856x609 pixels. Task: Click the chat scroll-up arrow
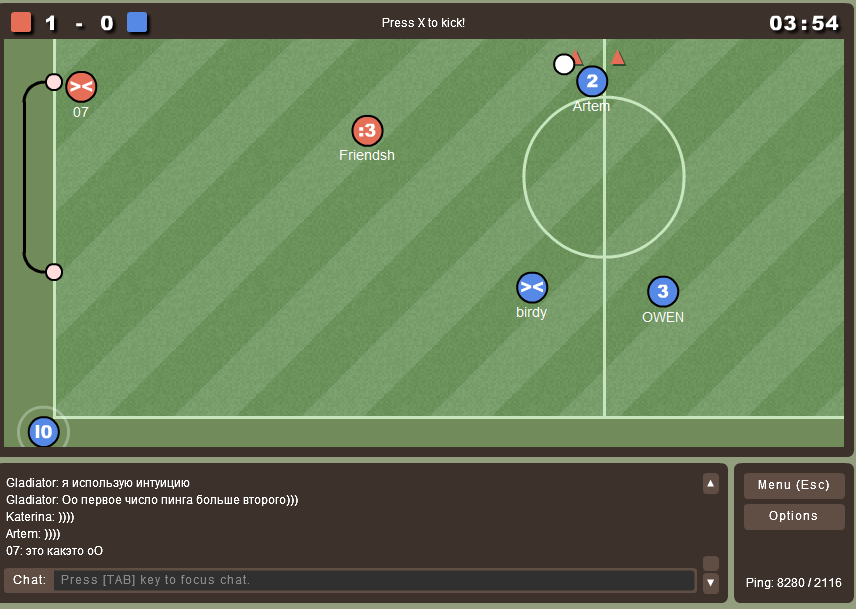pos(711,484)
